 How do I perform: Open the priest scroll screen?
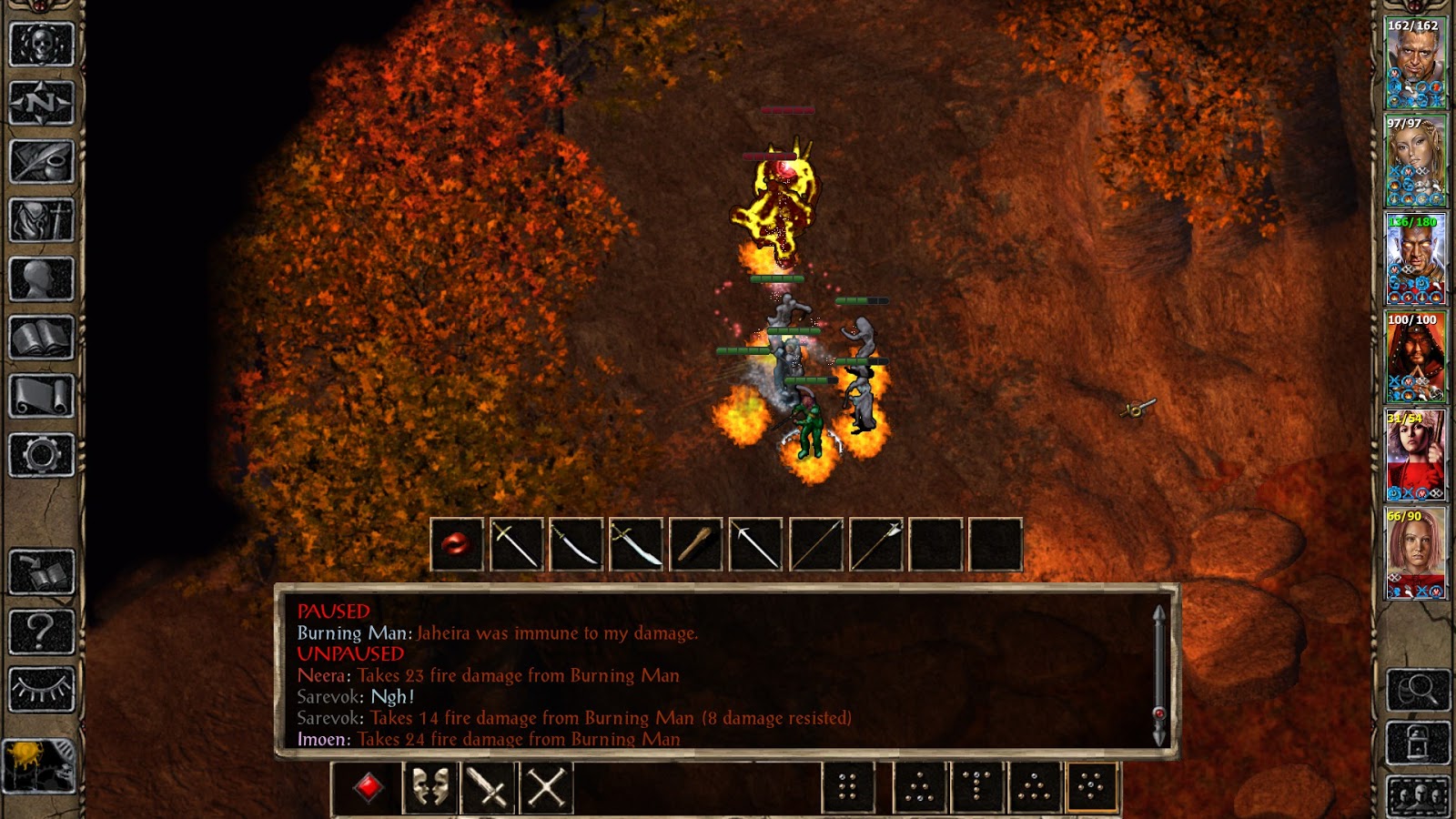point(41,397)
